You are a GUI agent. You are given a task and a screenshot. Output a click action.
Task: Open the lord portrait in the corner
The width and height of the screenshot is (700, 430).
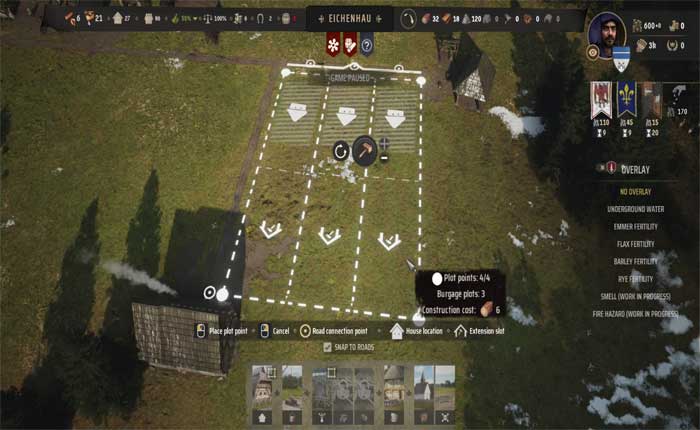[x=606, y=35]
